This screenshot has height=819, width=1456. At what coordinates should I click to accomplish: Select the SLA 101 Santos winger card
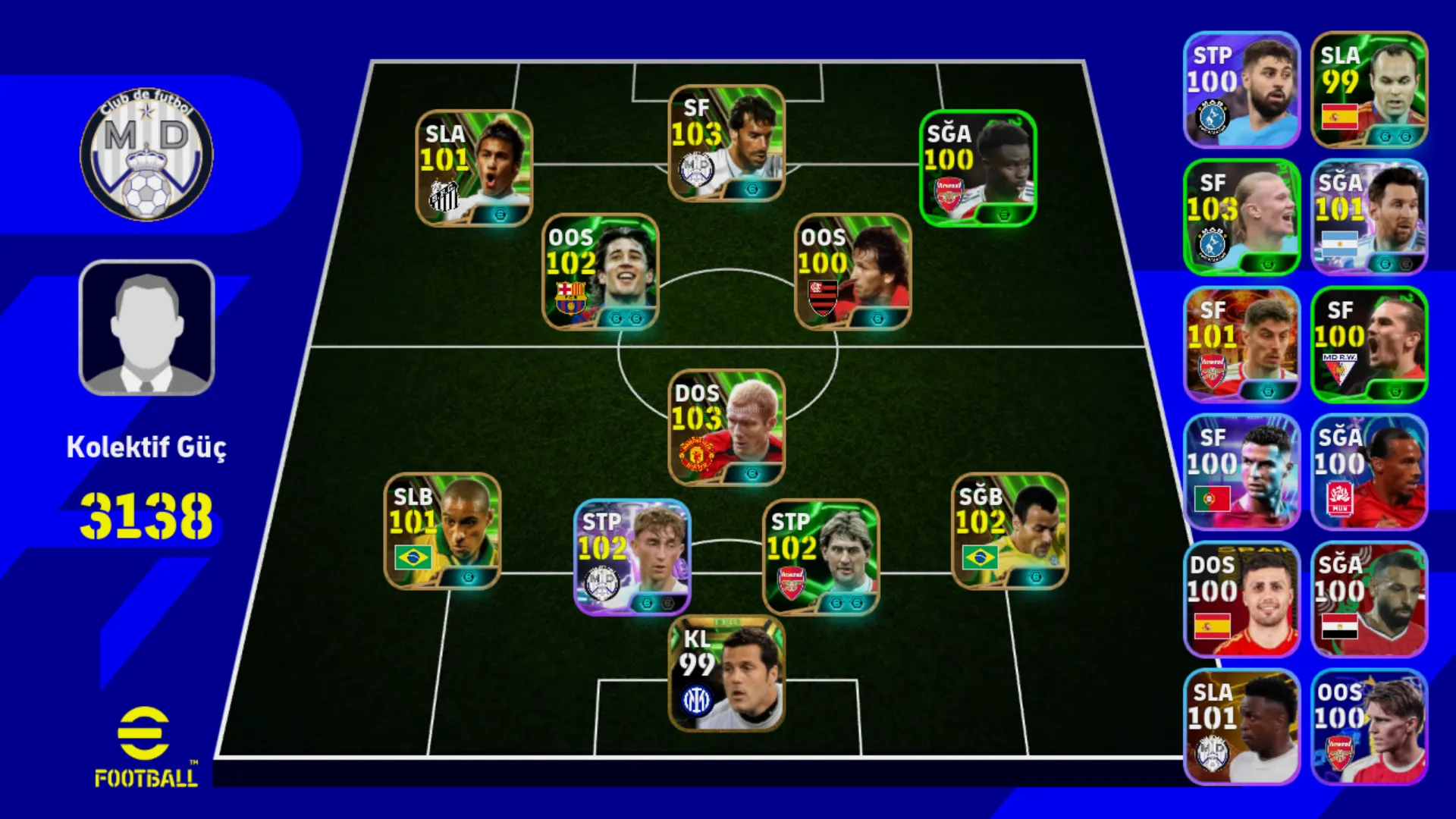[474, 168]
